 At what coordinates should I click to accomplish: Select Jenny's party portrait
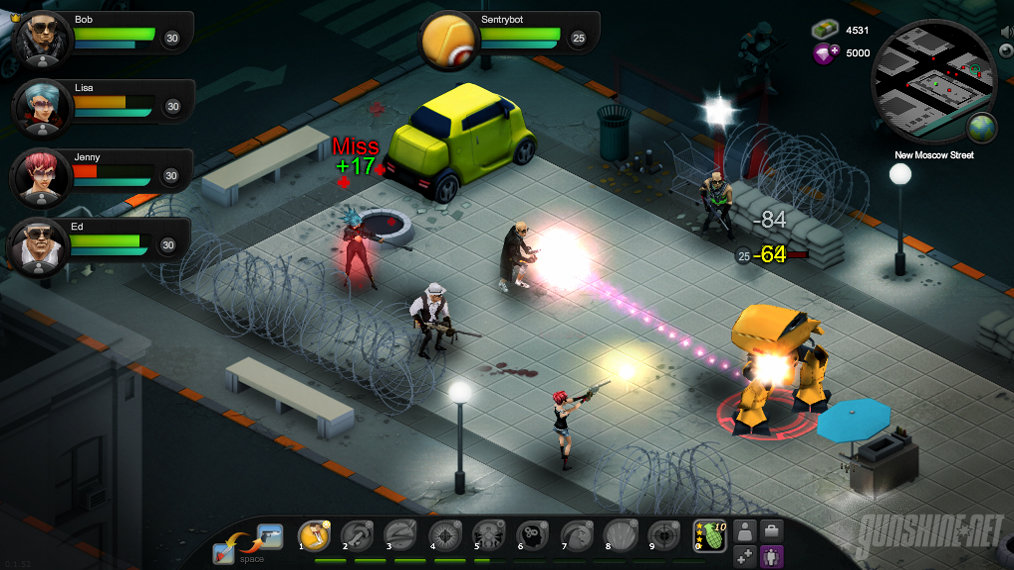[x=42, y=177]
